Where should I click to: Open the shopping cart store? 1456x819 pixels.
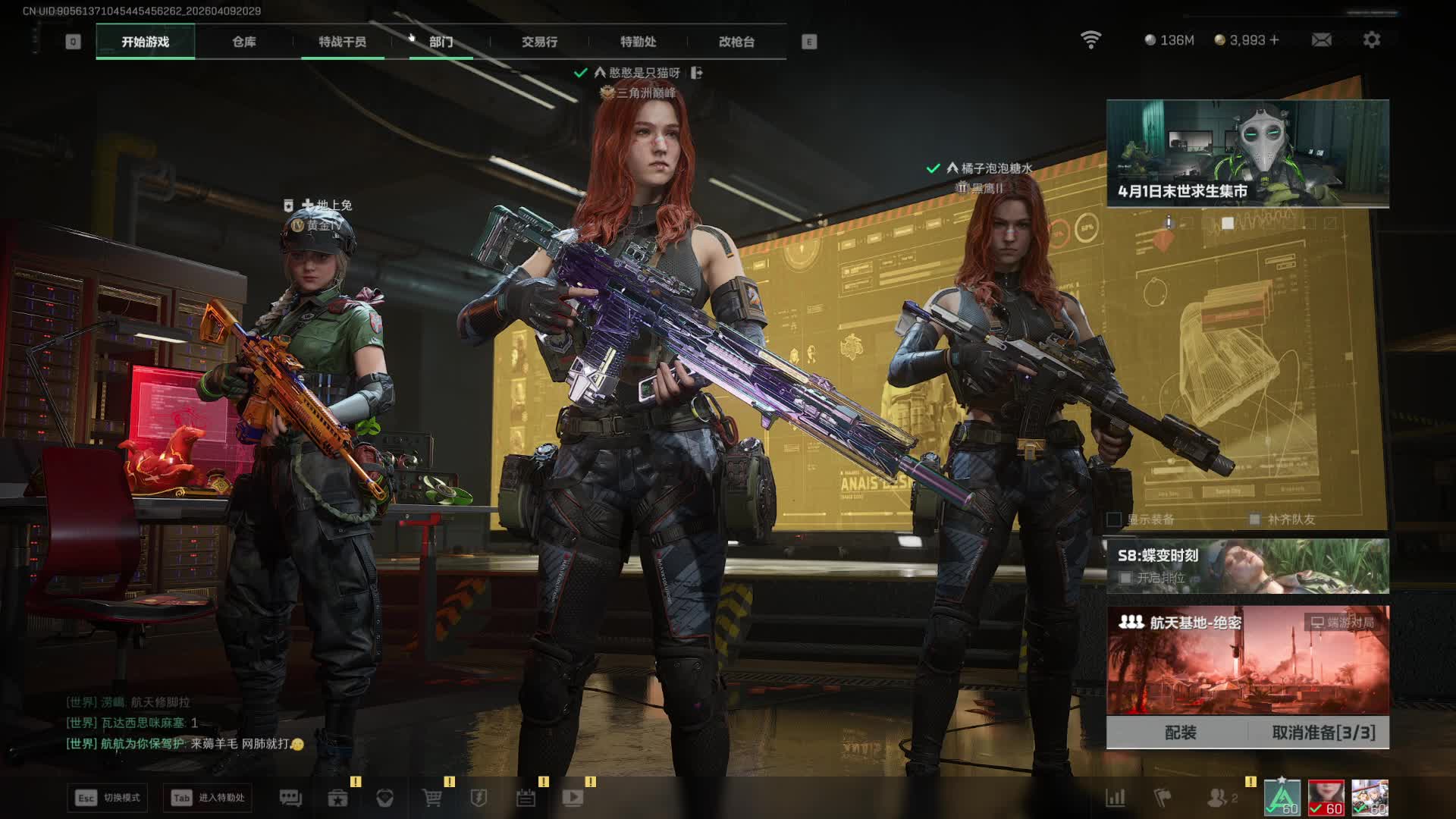(x=431, y=798)
